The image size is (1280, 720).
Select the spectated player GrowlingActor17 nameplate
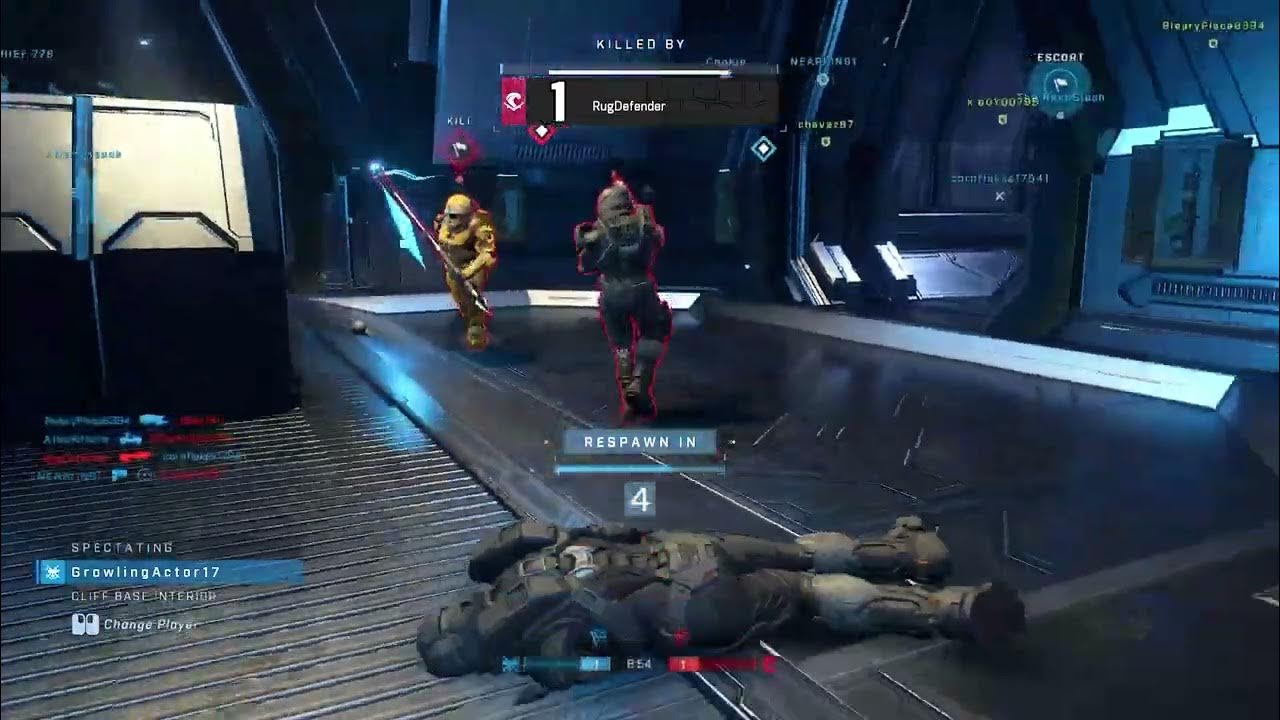tap(170, 573)
